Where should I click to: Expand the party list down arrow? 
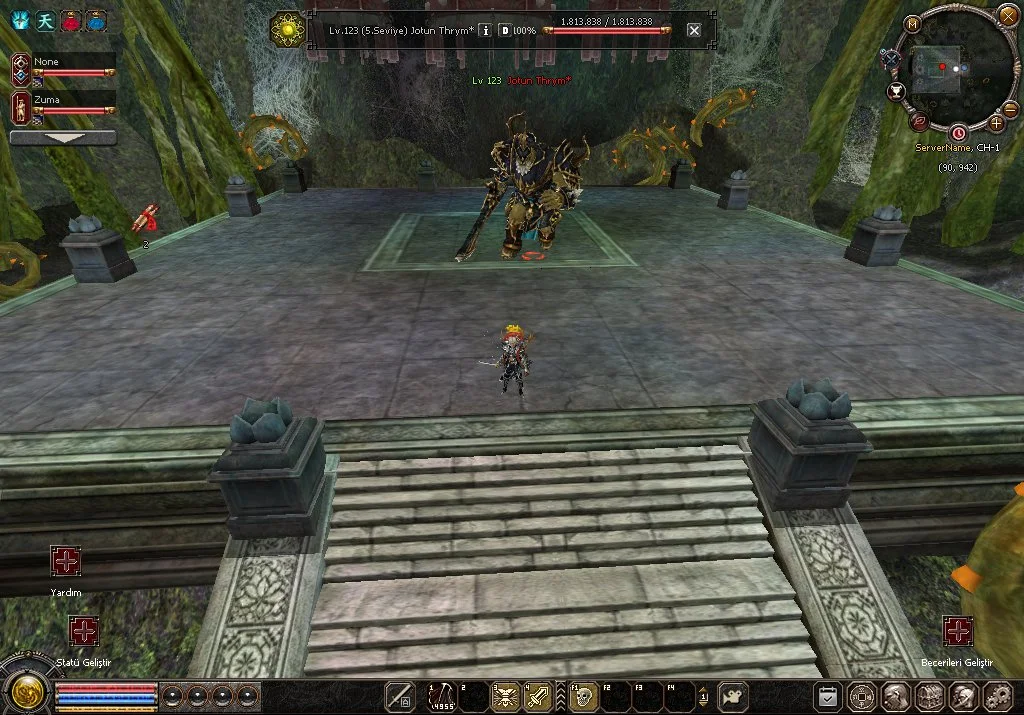[63, 138]
